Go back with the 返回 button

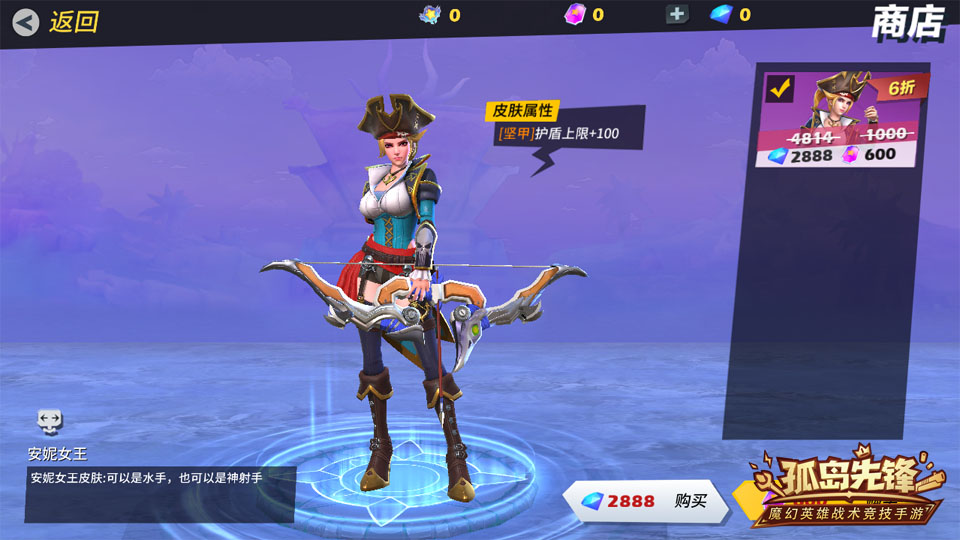point(57,21)
